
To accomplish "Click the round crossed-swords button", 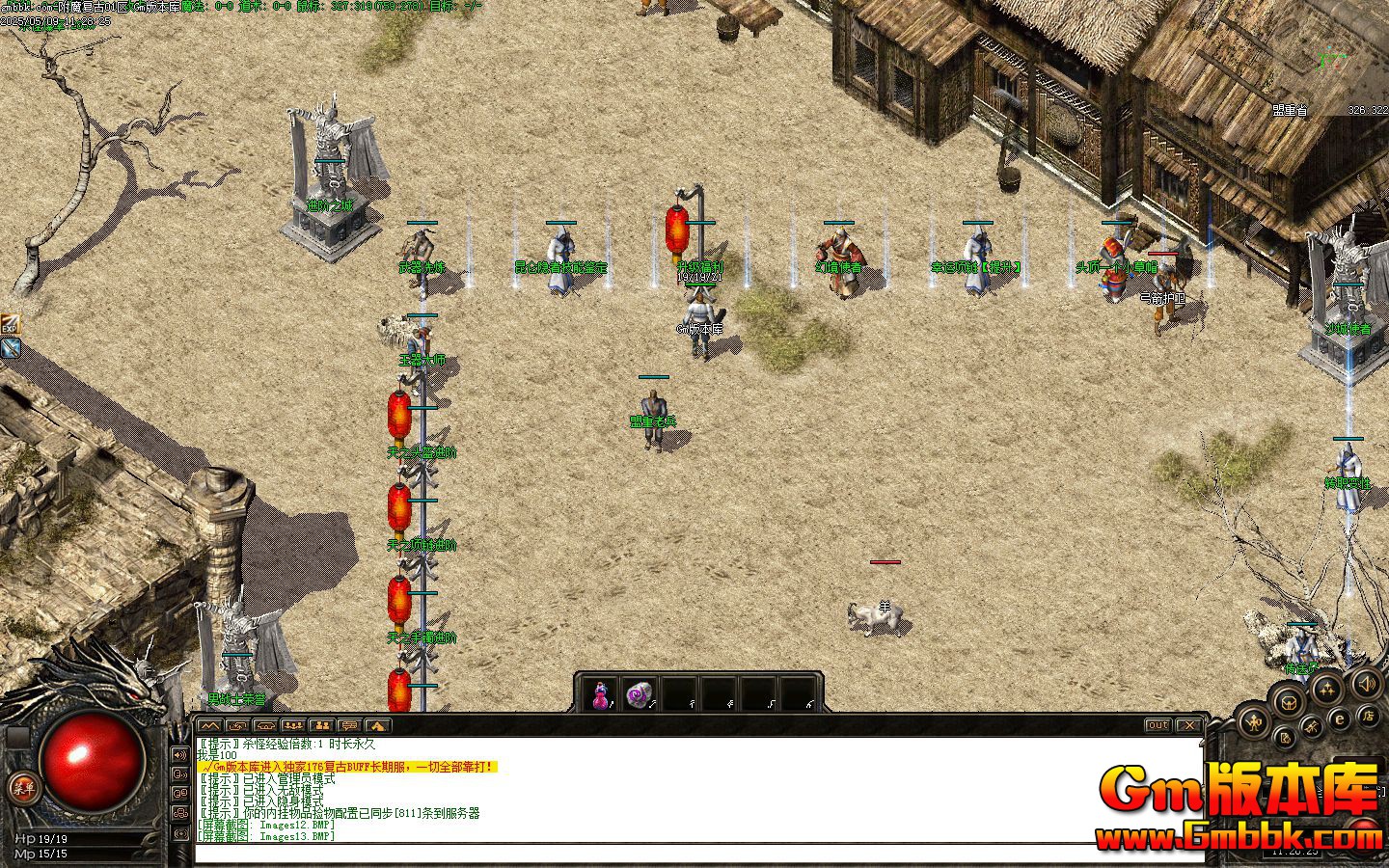I will (1312, 726).
